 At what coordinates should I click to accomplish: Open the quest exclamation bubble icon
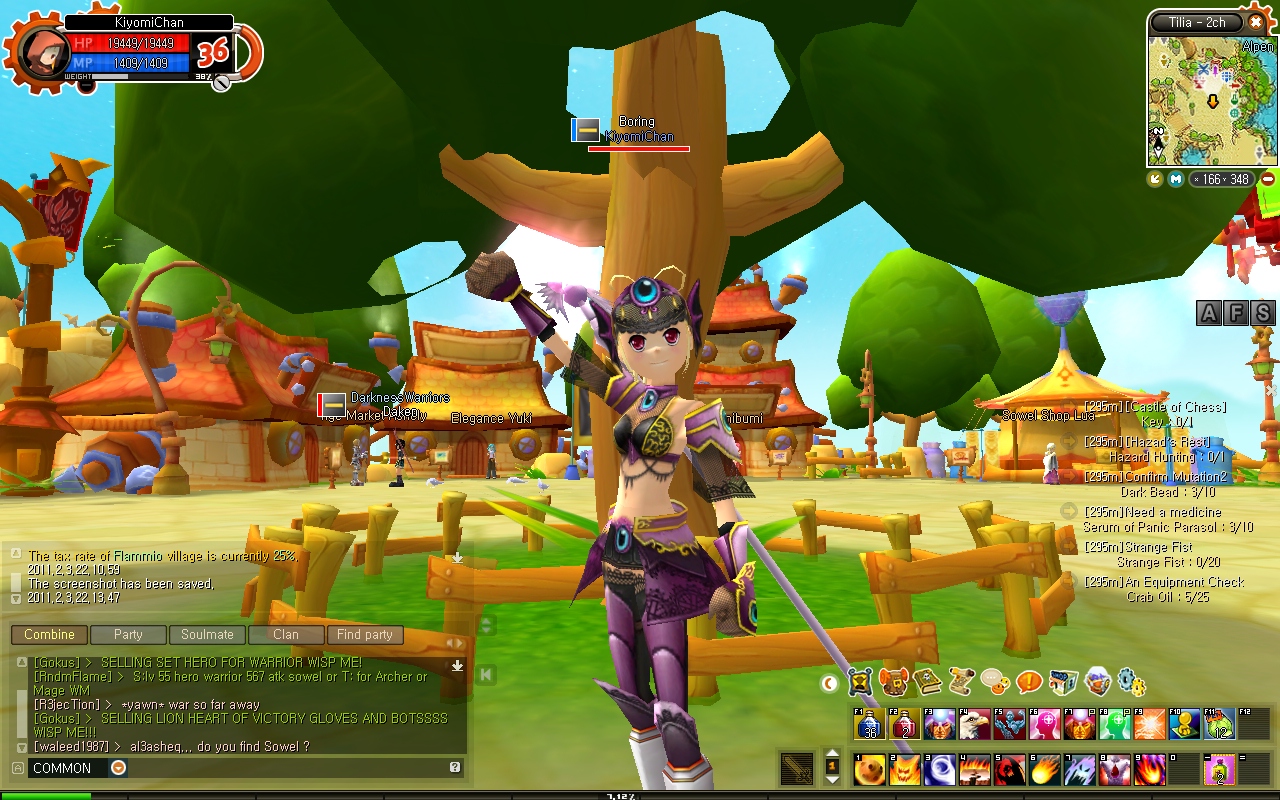pyautogui.click(x=1029, y=683)
